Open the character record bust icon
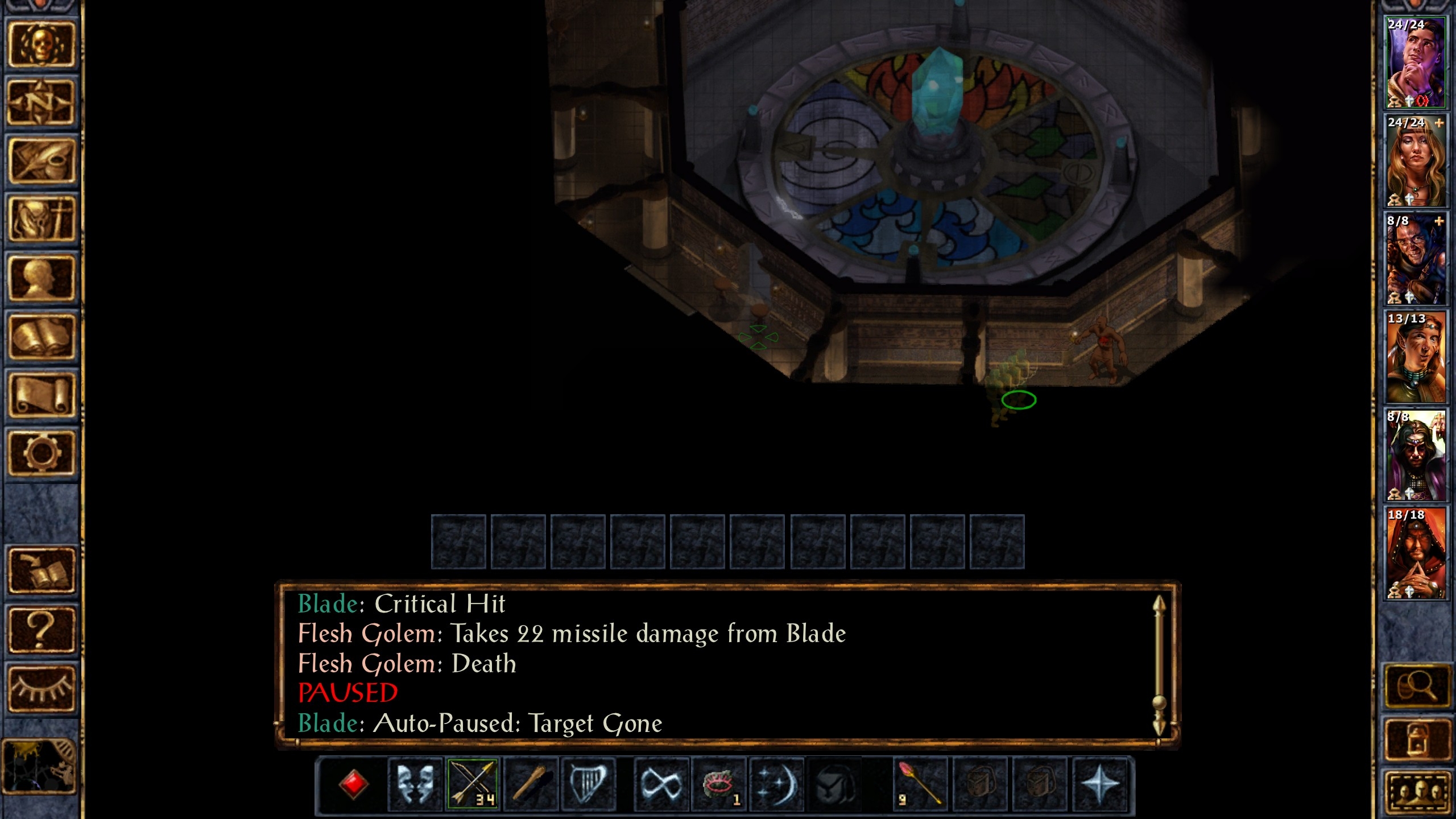1456x819 pixels. [x=41, y=278]
